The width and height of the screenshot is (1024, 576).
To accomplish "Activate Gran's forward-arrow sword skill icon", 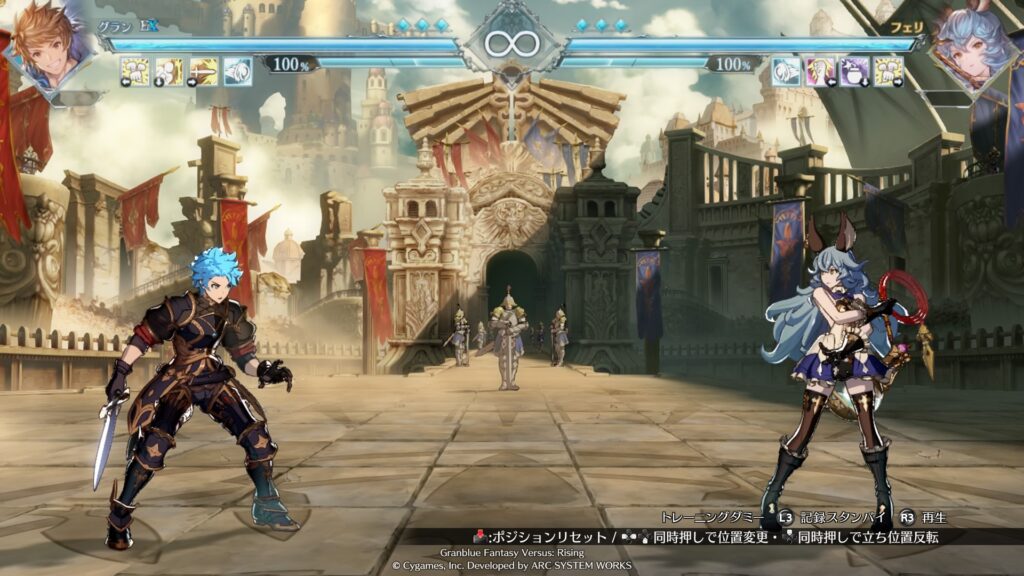I will pos(204,70).
